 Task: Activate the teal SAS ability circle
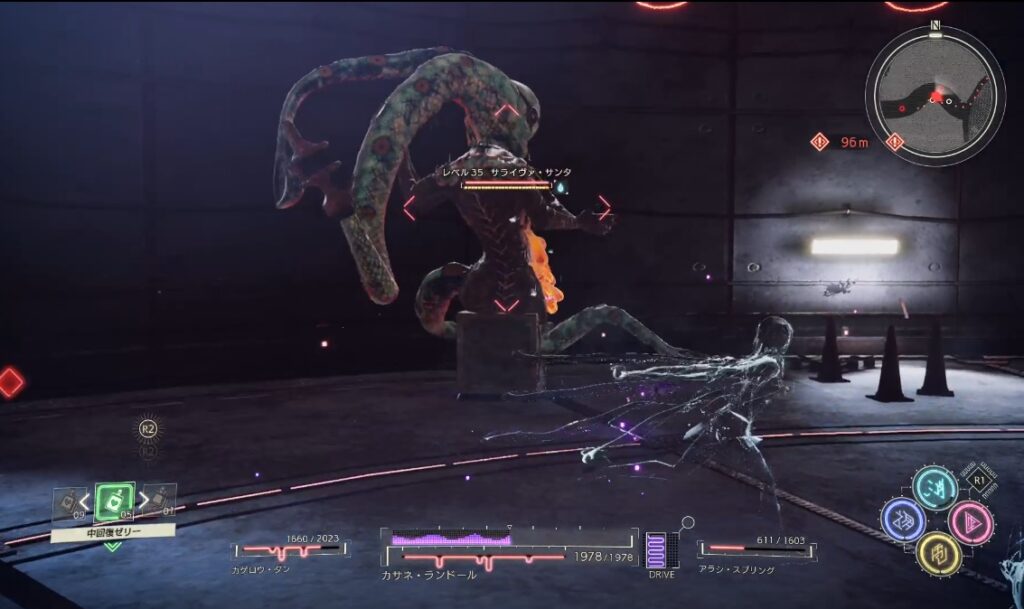pos(934,487)
